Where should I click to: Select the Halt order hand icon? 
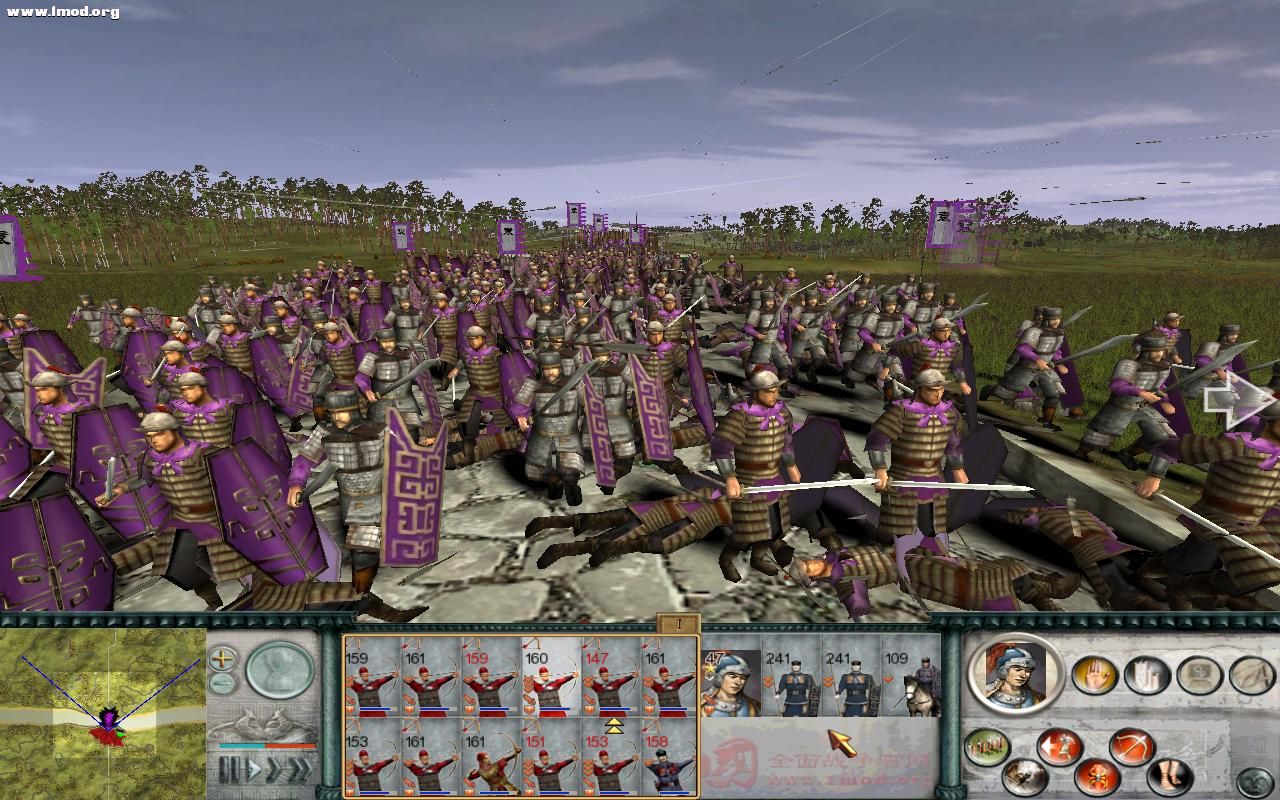click(x=1092, y=675)
